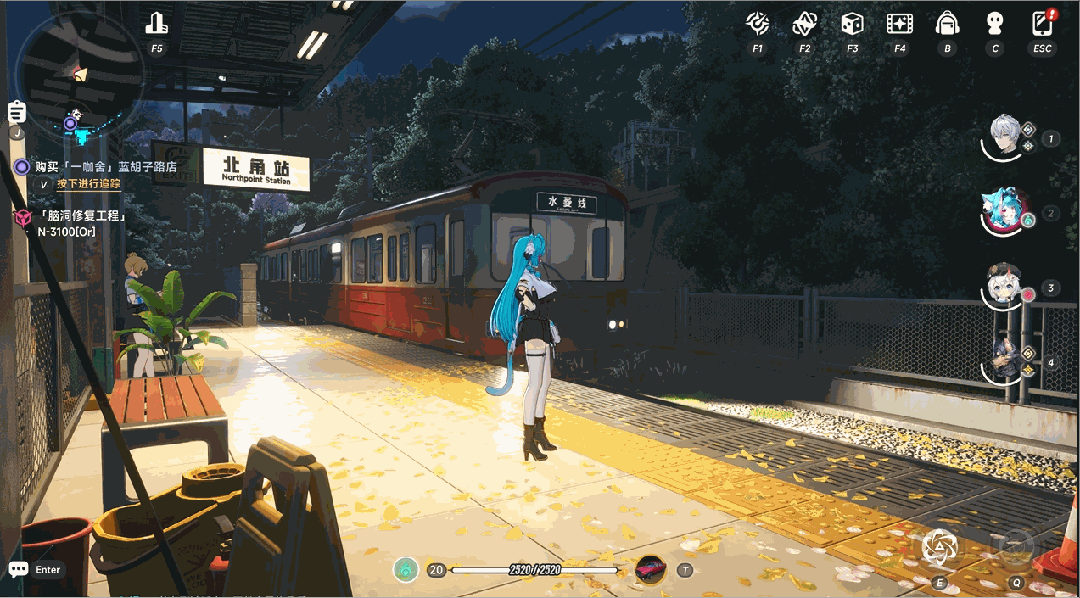The image size is (1080, 598).
Task: Switch to the dark-haired fourth party member
Action: pyautogui.click(x=1004, y=360)
